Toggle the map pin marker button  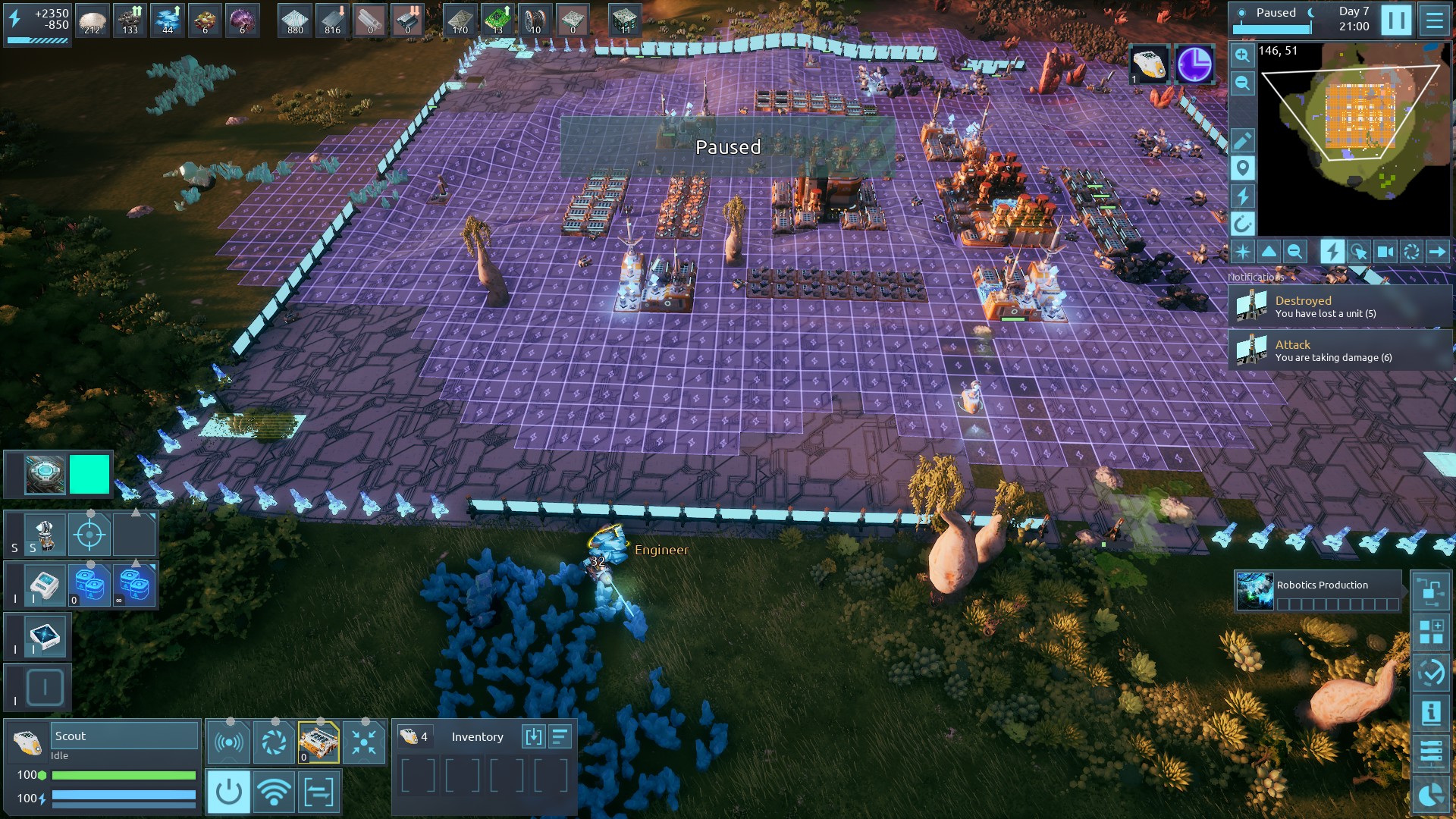tap(1242, 168)
